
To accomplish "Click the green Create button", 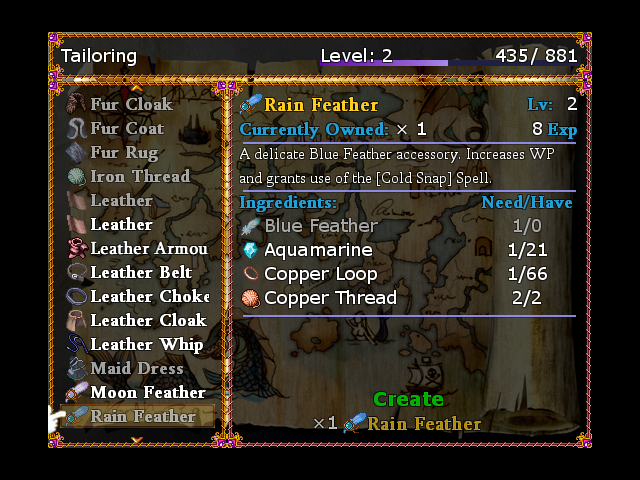I will point(408,399).
